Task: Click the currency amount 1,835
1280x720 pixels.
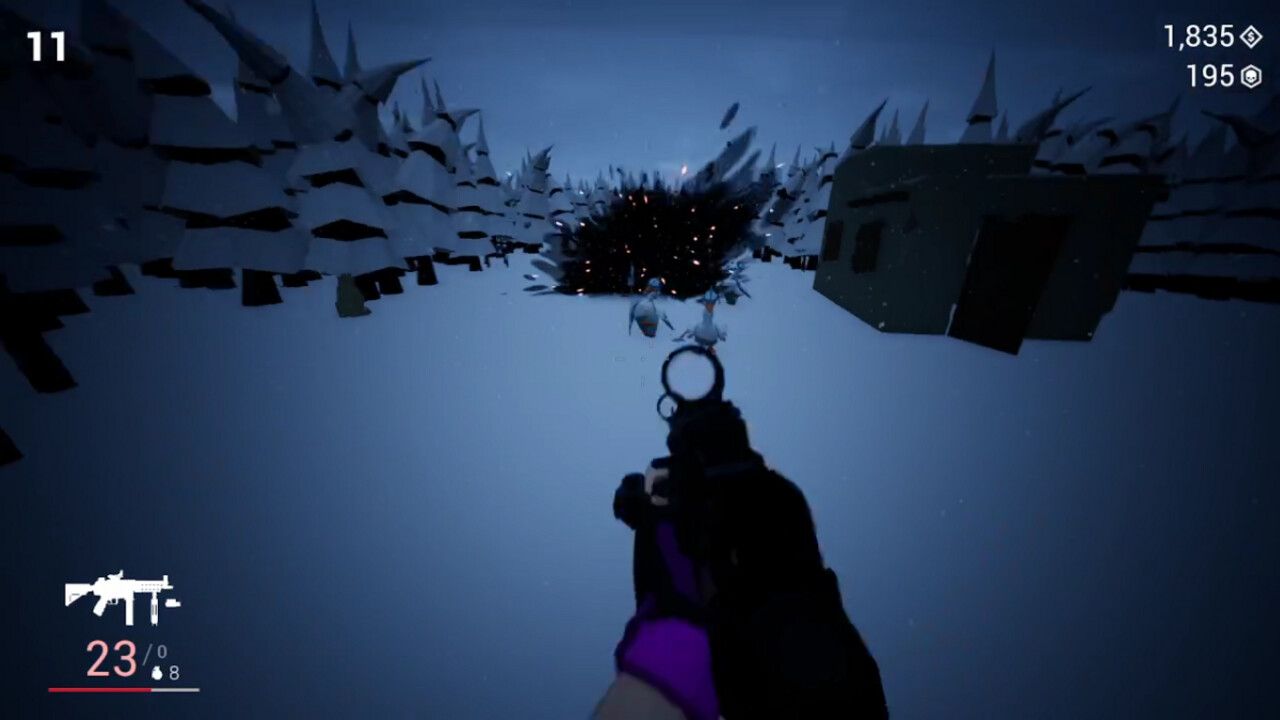Action: point(1199,38)
